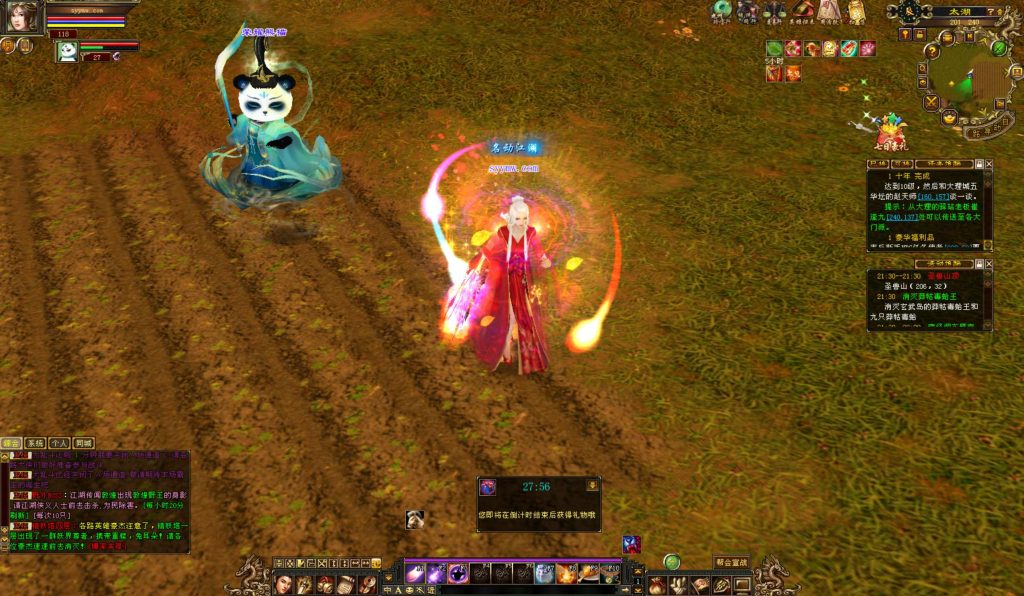This screenshot has height=596, width=1024.
Task: Click the gift icon in countdown popup
Action: coord(488,487)
